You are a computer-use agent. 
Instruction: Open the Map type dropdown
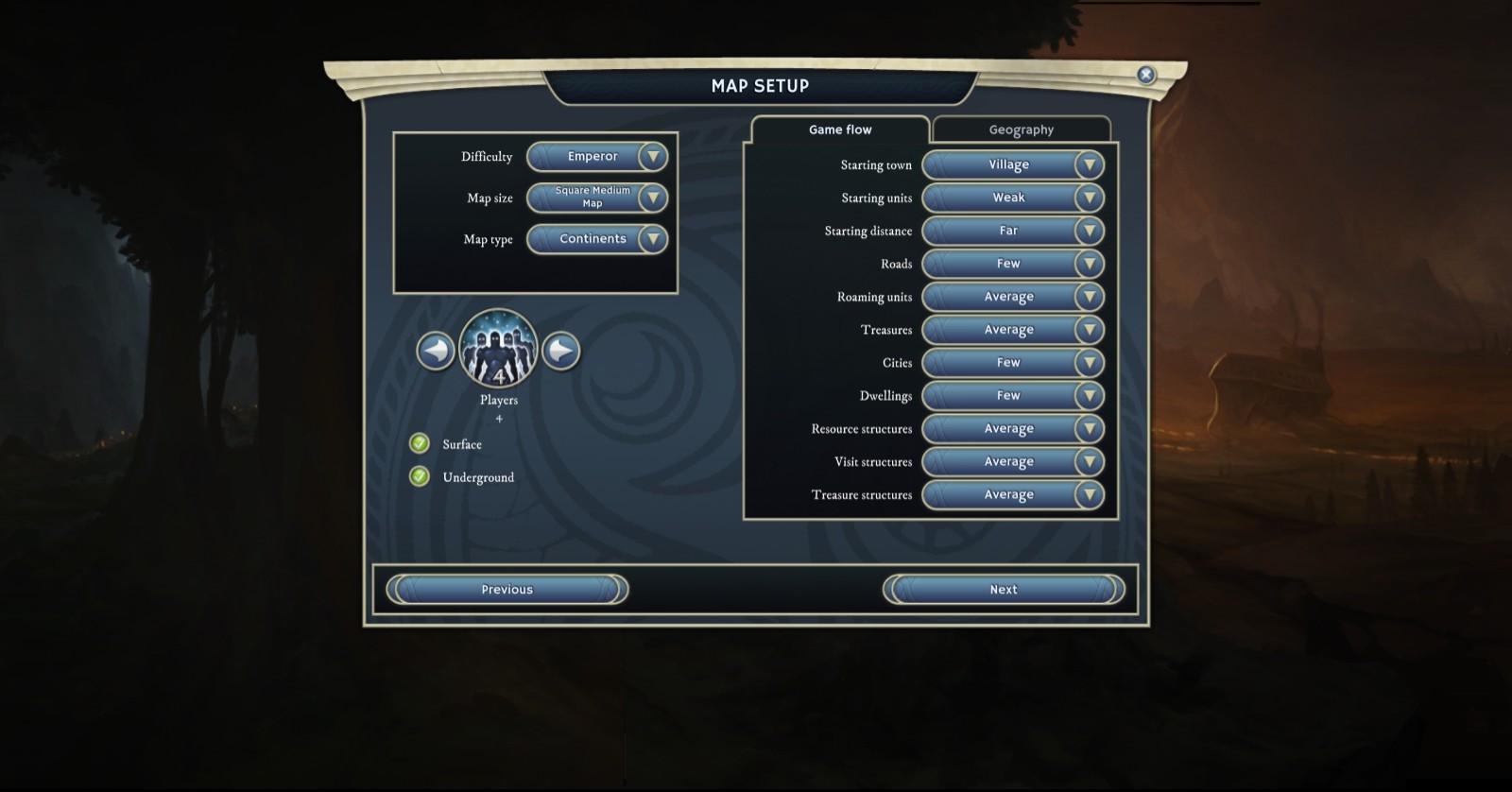pos(597,239)
